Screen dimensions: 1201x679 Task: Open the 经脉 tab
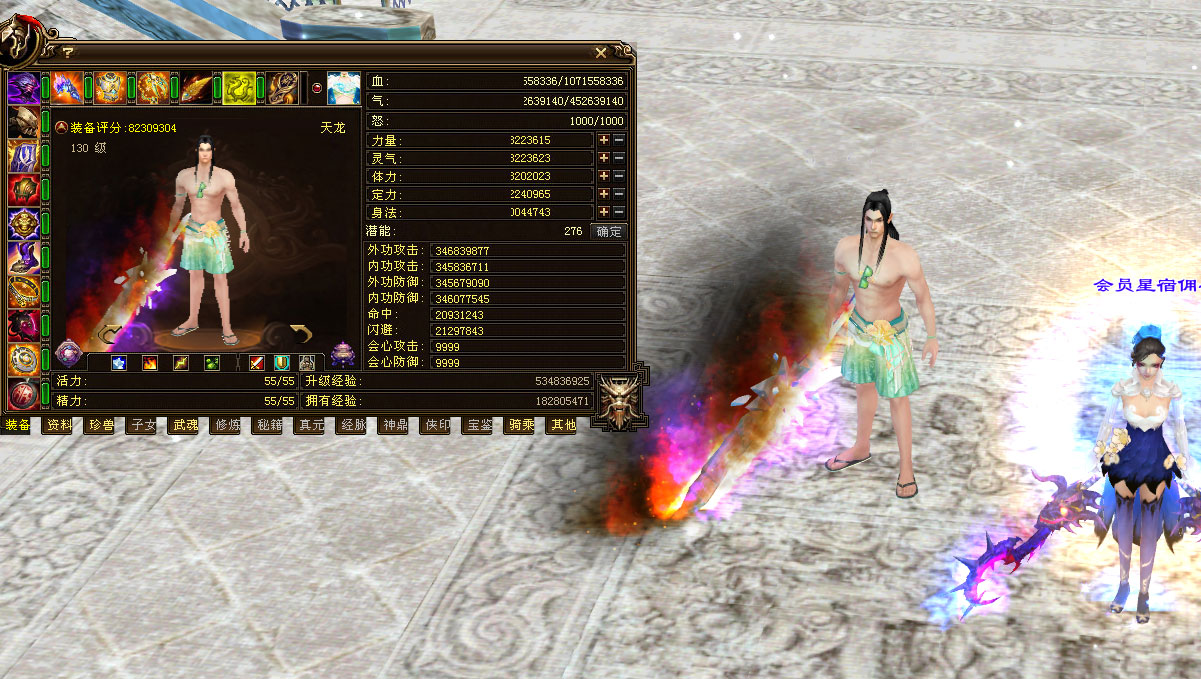[353, 425]
